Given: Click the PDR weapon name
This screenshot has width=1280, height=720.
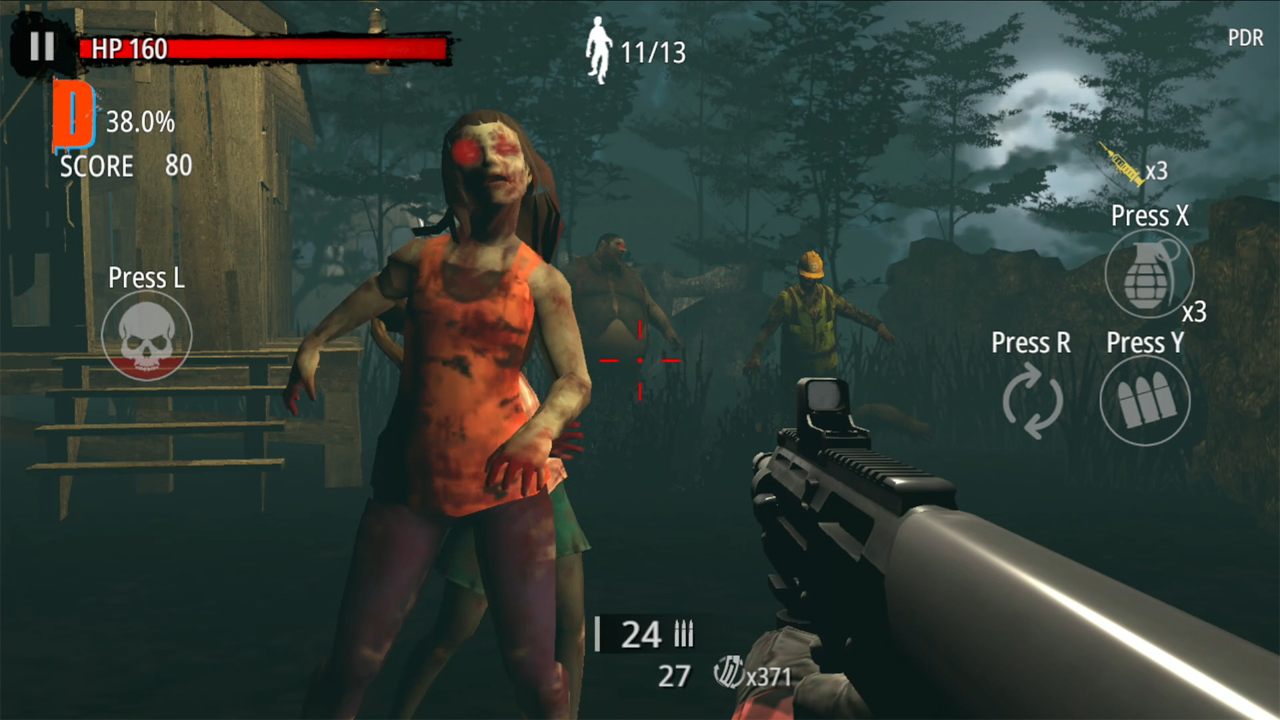Looking at the screenshot, I should point(1246,38).
